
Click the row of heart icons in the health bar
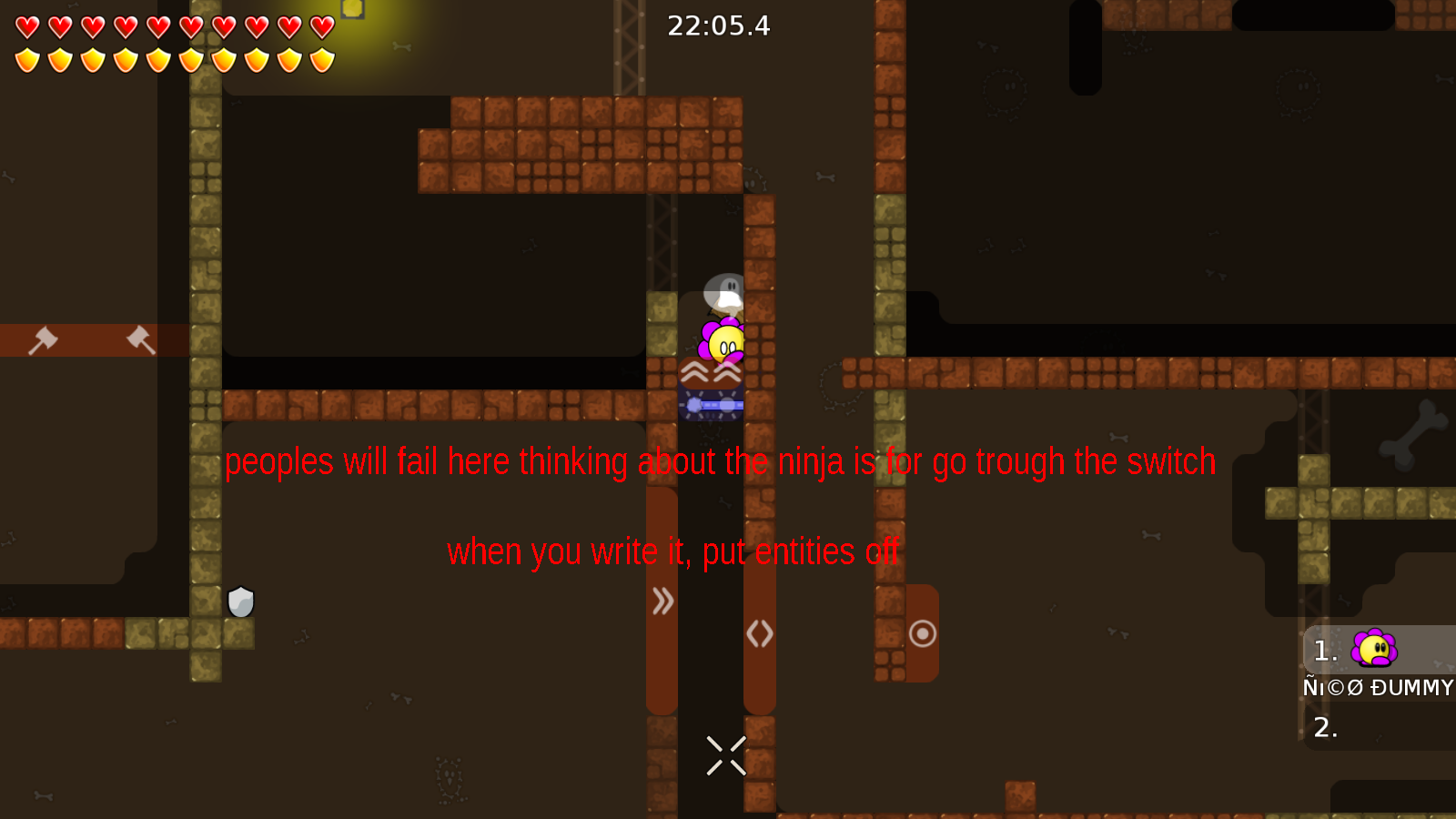[173, 27]
